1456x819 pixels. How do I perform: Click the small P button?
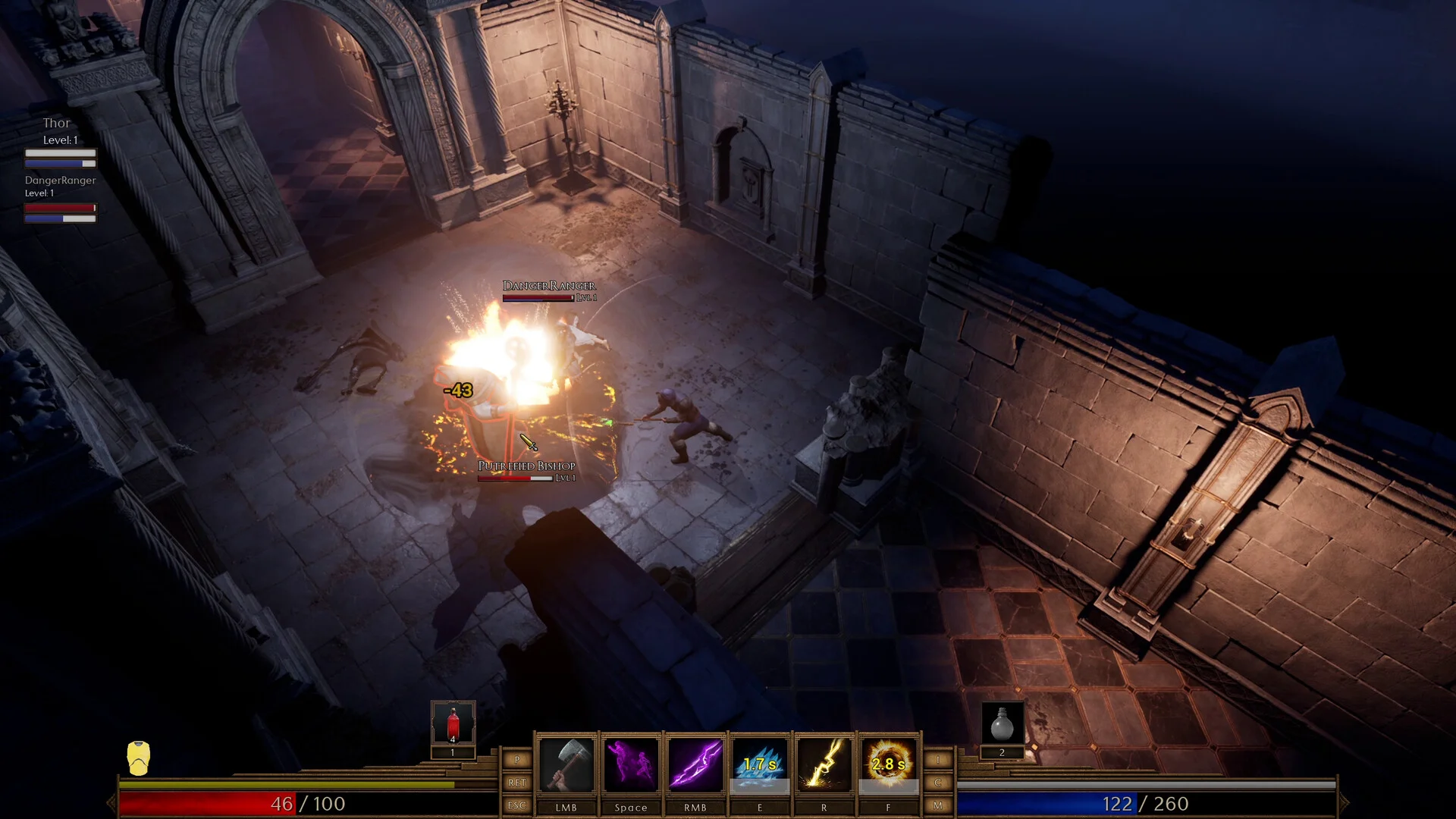tap(517, 760)
